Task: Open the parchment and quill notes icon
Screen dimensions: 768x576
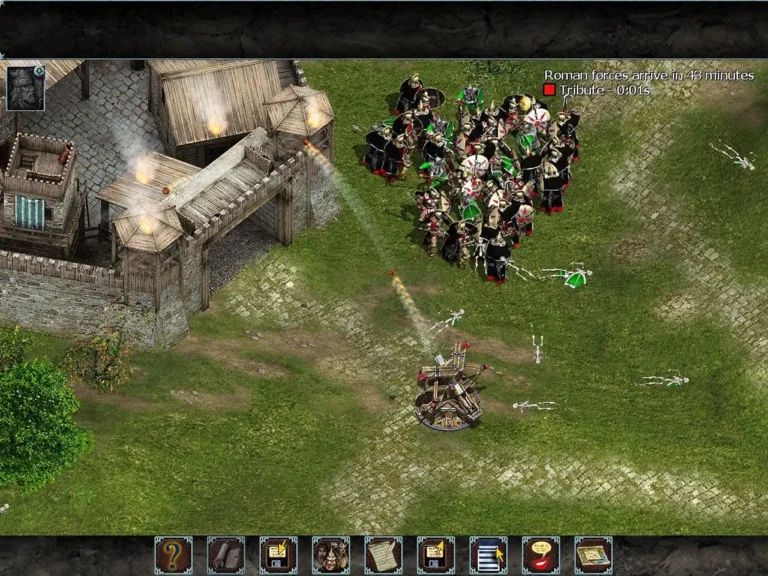Action: (383, 555)
